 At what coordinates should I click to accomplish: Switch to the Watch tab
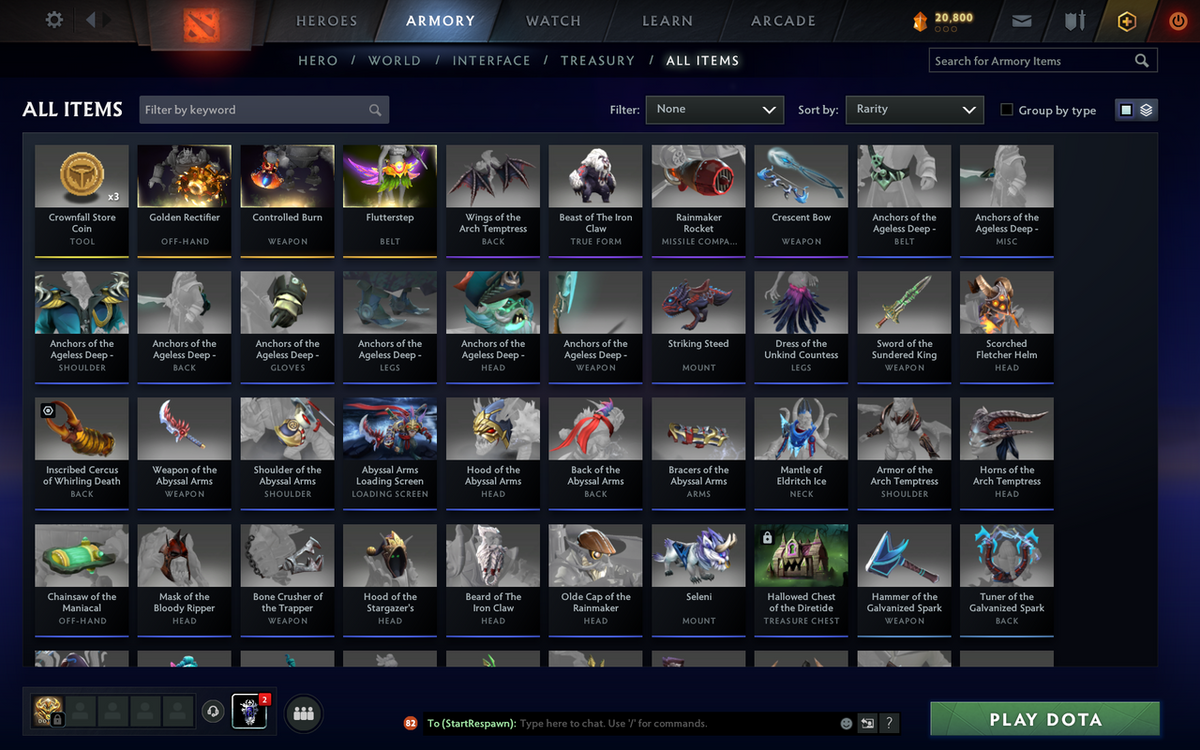[x=553, y=21]
